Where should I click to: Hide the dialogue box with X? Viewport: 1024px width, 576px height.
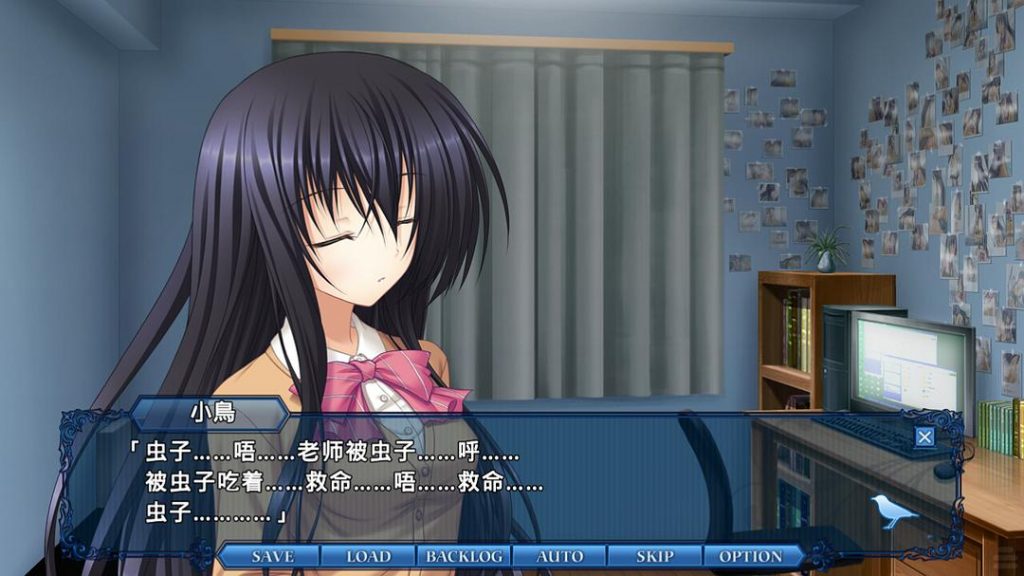tap(925, 436)
